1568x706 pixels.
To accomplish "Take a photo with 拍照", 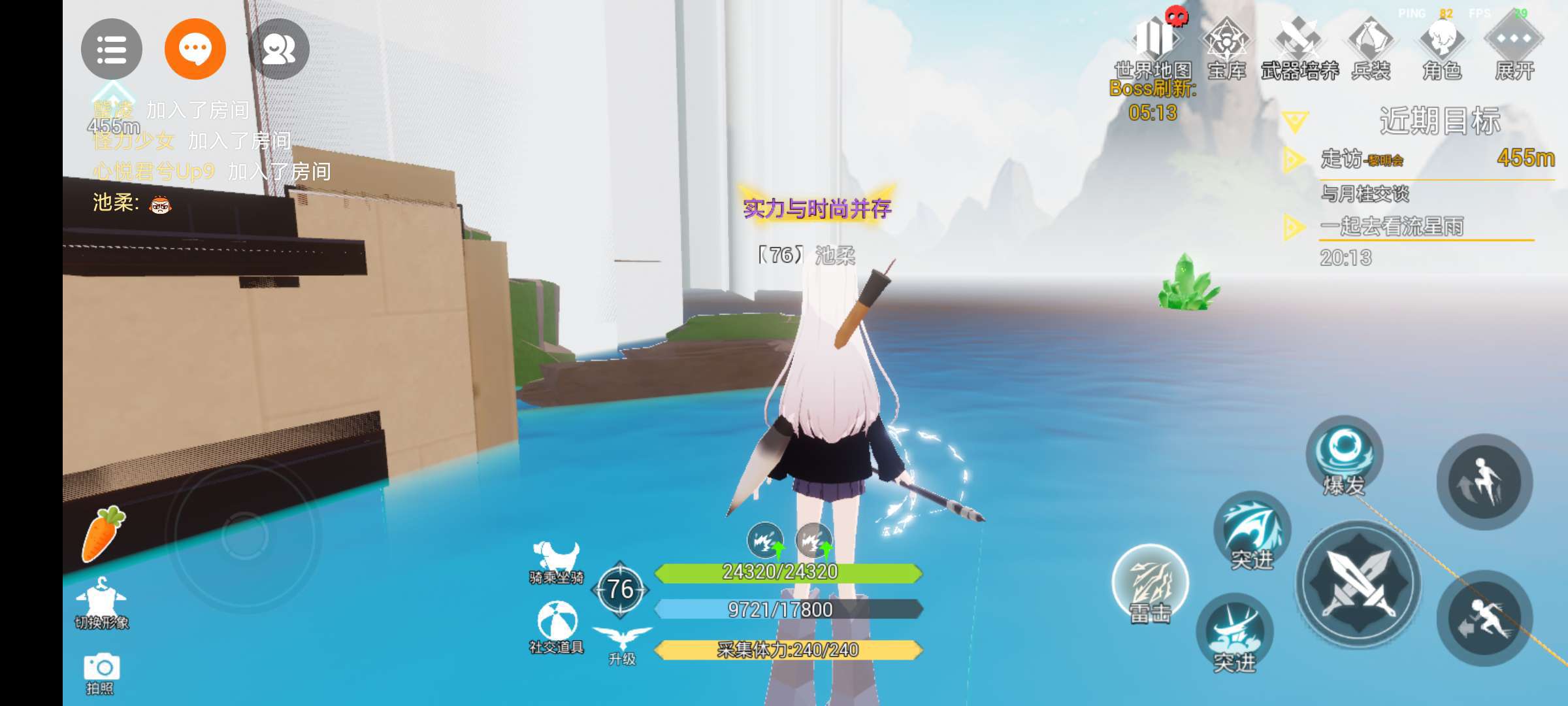I will pyautogui.click(x=101, y=673).
